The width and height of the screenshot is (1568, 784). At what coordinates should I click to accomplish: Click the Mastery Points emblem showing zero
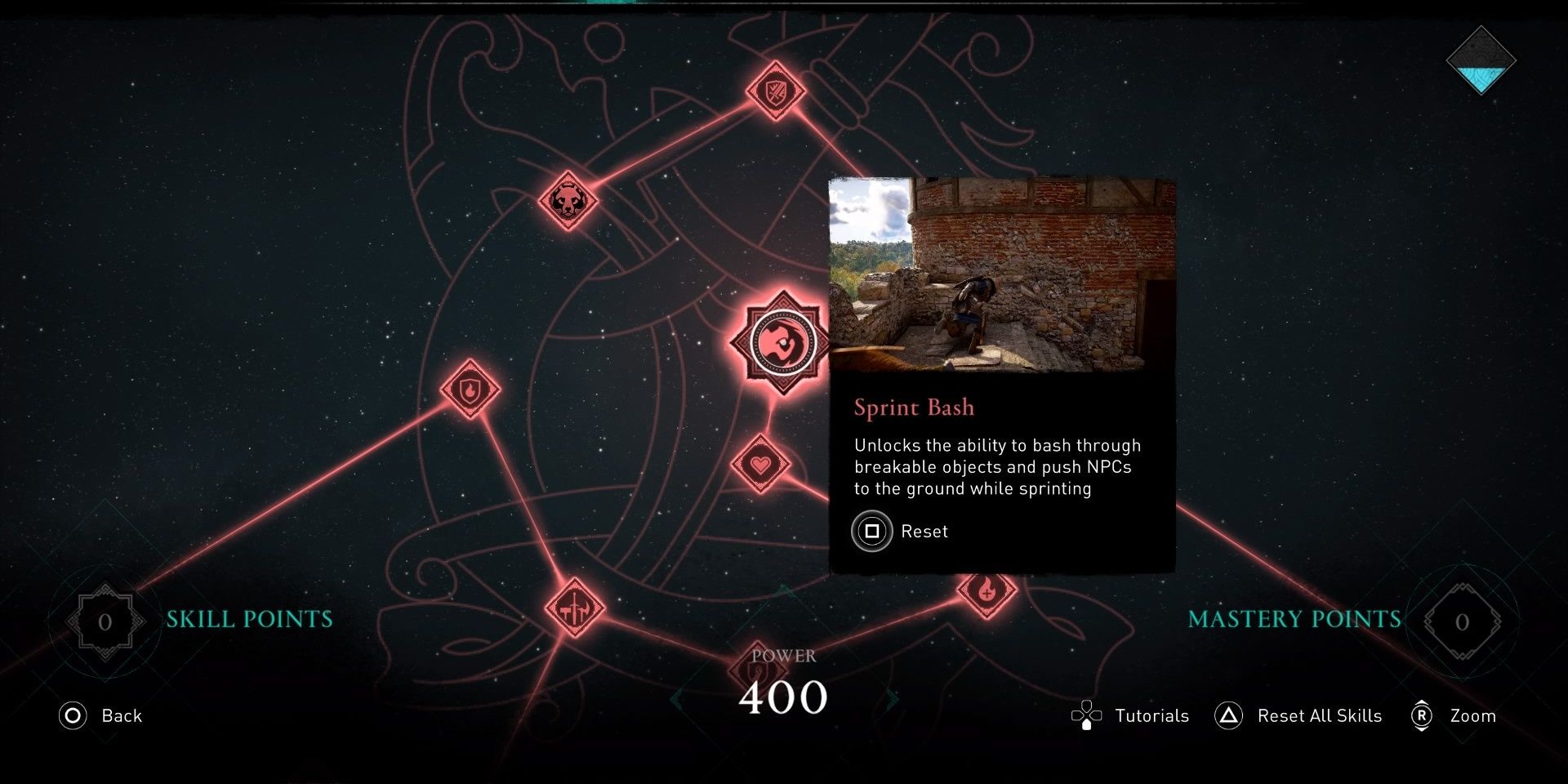(1462, 621)
